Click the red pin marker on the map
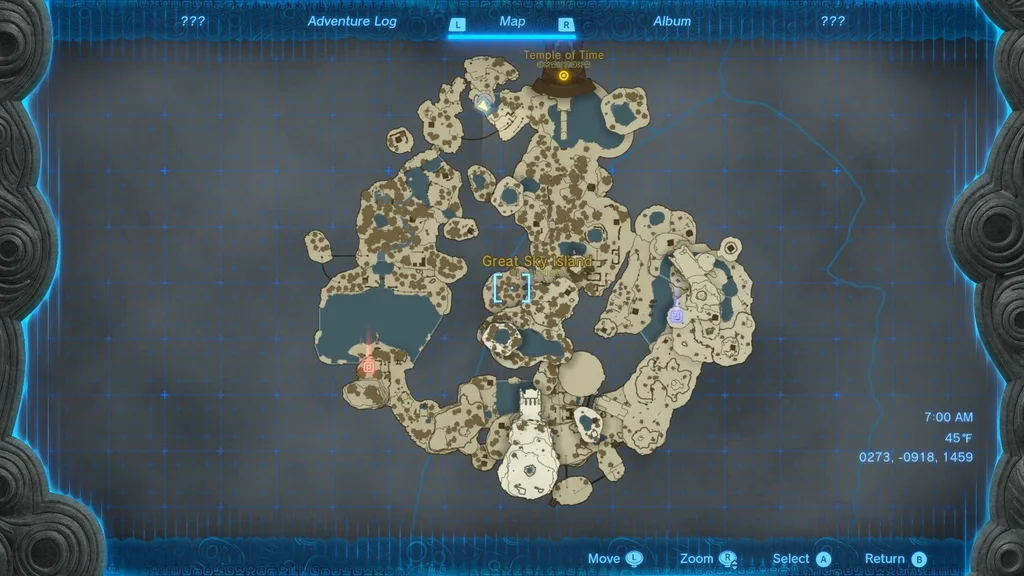This screenshot has width=1024, height=576. [369, 366]
